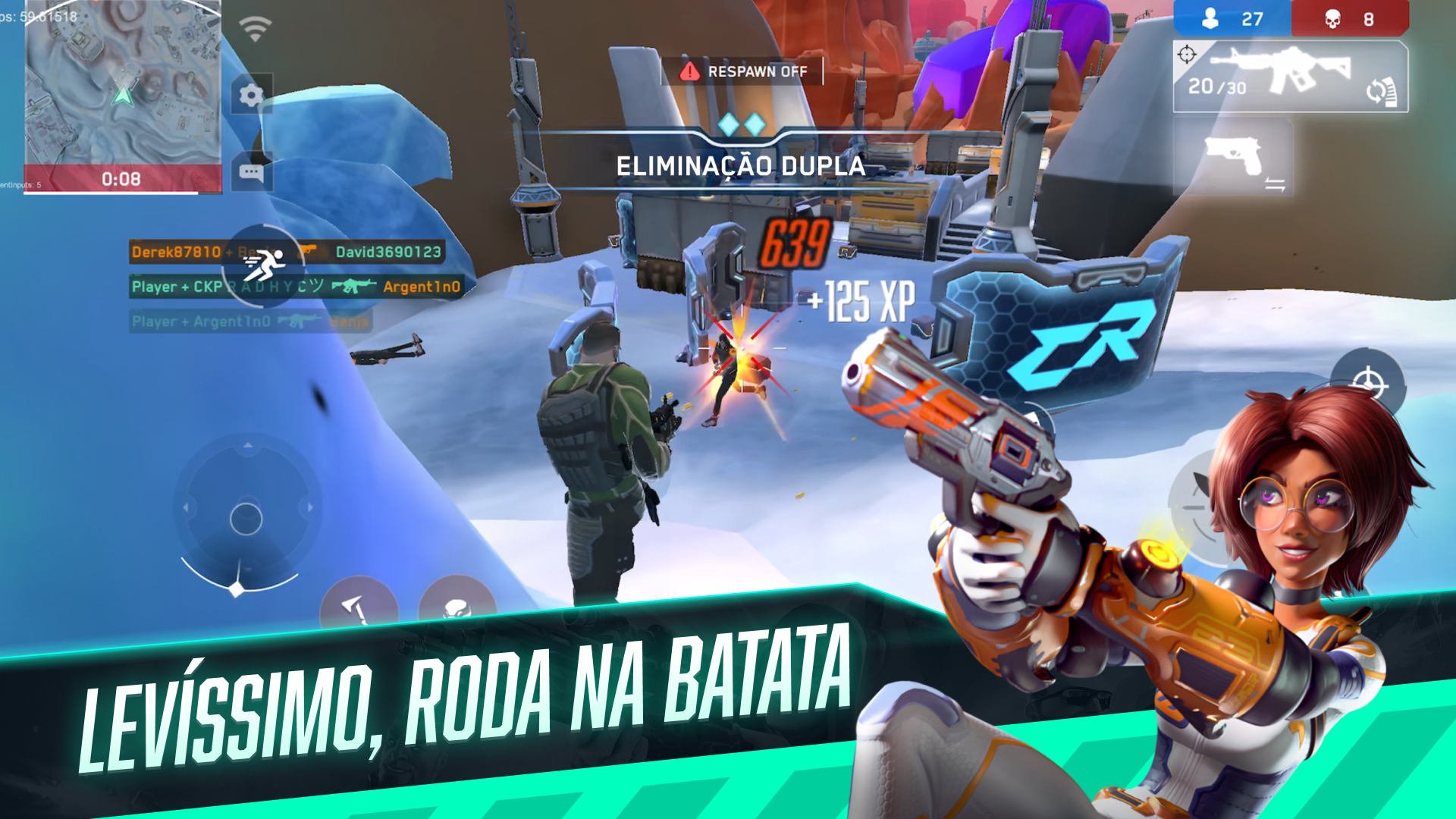Image resolution: width=1456 pixels, height=819 pixels.
Task: Open the chat bubble panel
Action: (x=250, y=173)
